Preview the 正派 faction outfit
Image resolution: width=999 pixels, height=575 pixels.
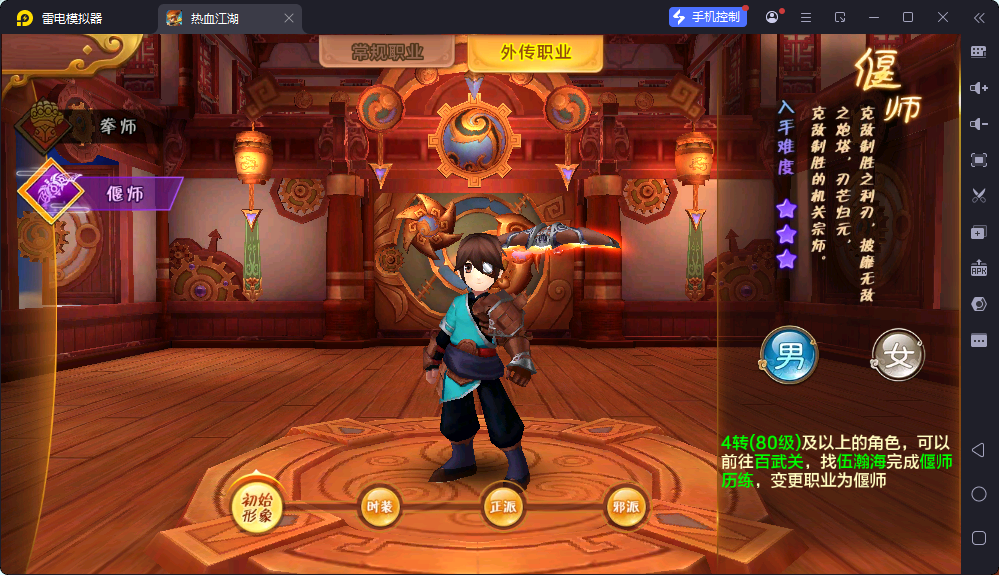pos(502,507)
